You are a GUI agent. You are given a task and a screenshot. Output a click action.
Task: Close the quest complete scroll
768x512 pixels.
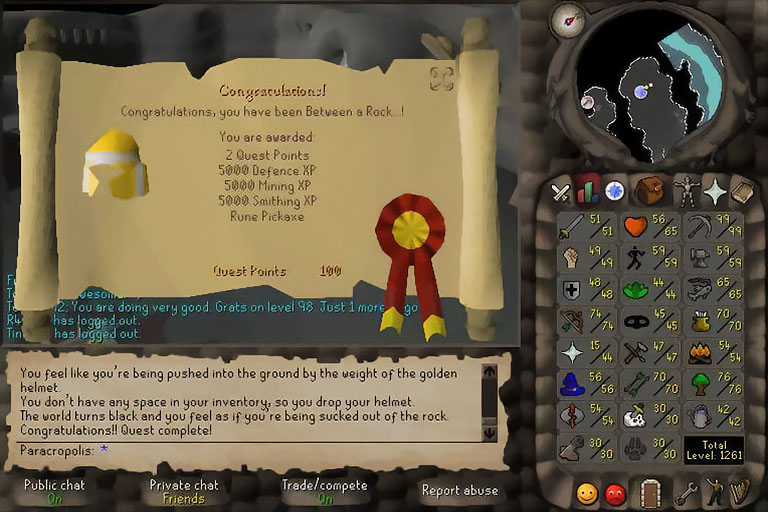pos(441,78)
